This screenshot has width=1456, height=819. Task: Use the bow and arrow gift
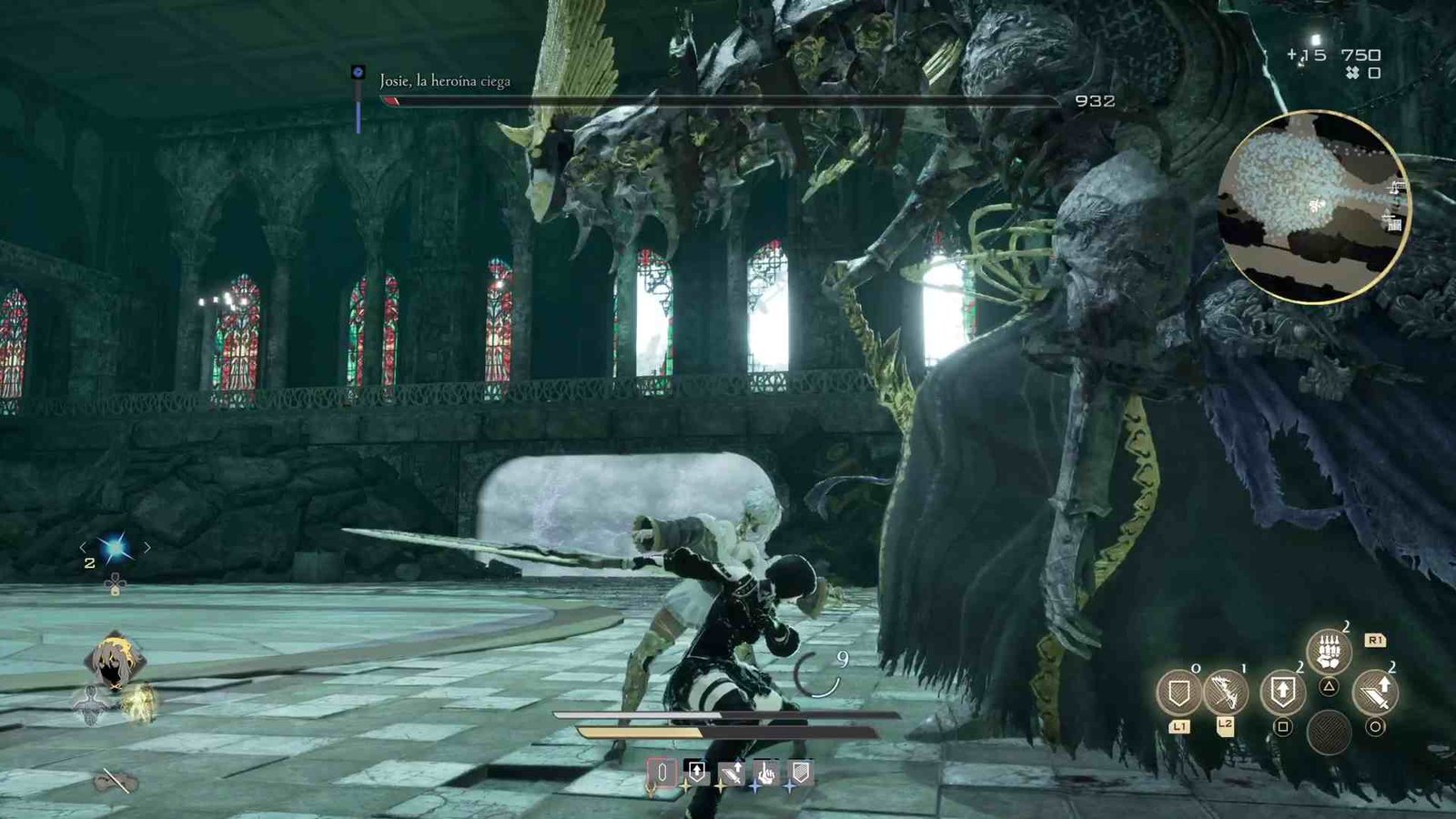[1225, 693]
